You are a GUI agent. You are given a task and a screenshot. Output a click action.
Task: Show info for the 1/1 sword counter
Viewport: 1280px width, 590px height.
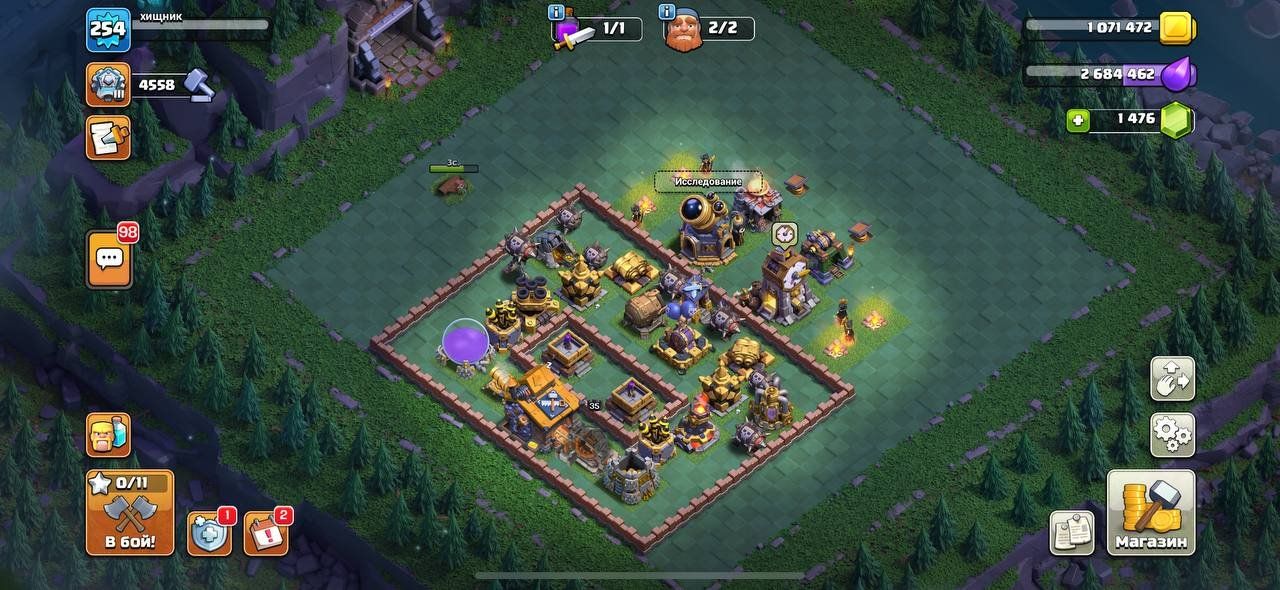click(x=557, y=12)
